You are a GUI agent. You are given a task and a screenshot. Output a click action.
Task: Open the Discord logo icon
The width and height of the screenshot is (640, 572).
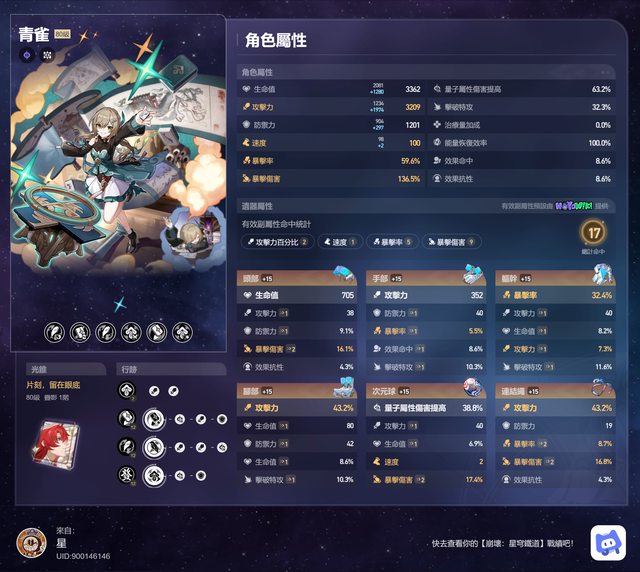608,541
